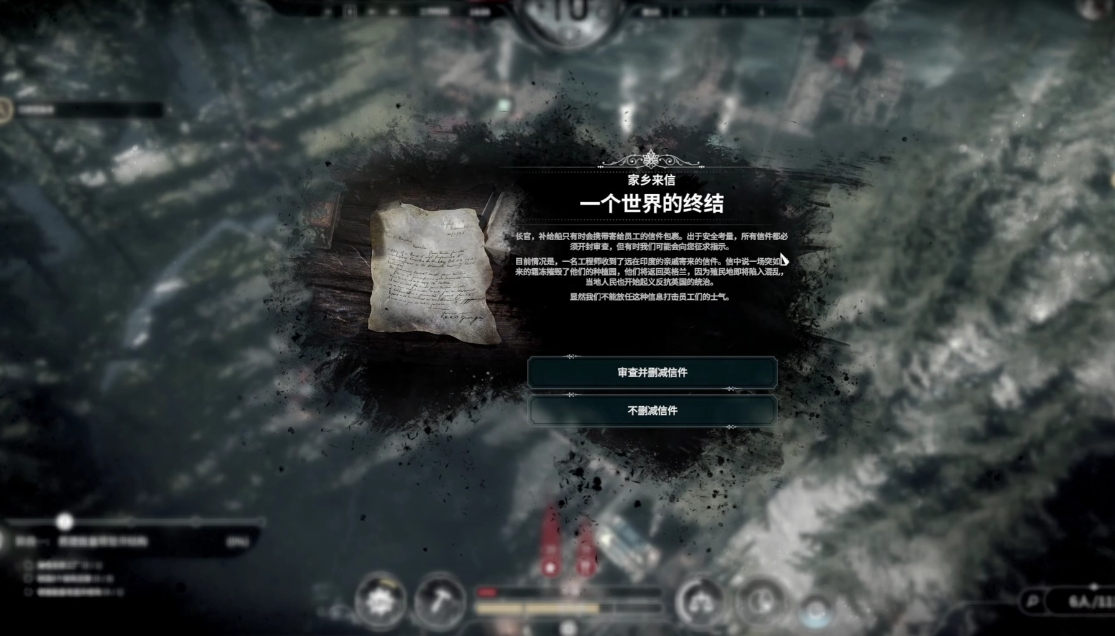This screenshot has height=636, width=1115.
Task: Select 不删减信件 option
Action: (652, 410)
